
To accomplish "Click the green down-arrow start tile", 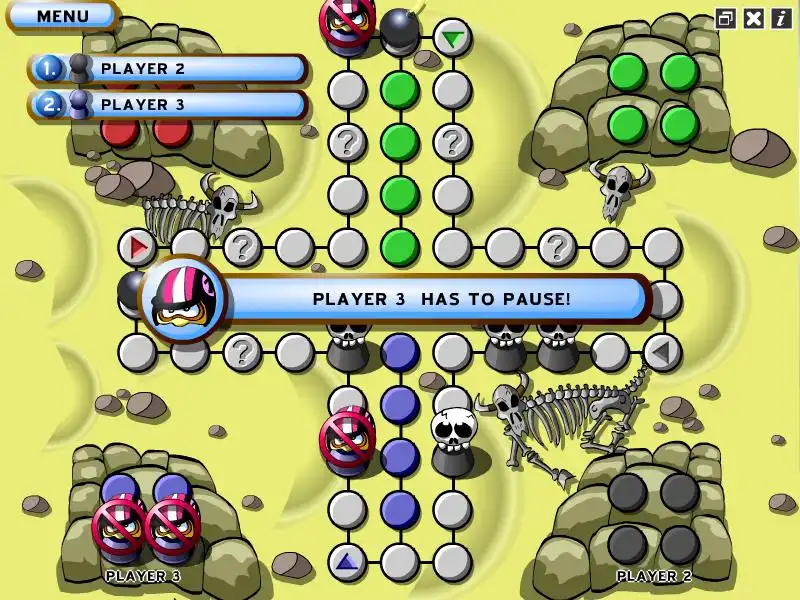I will (x=453, y=39).
